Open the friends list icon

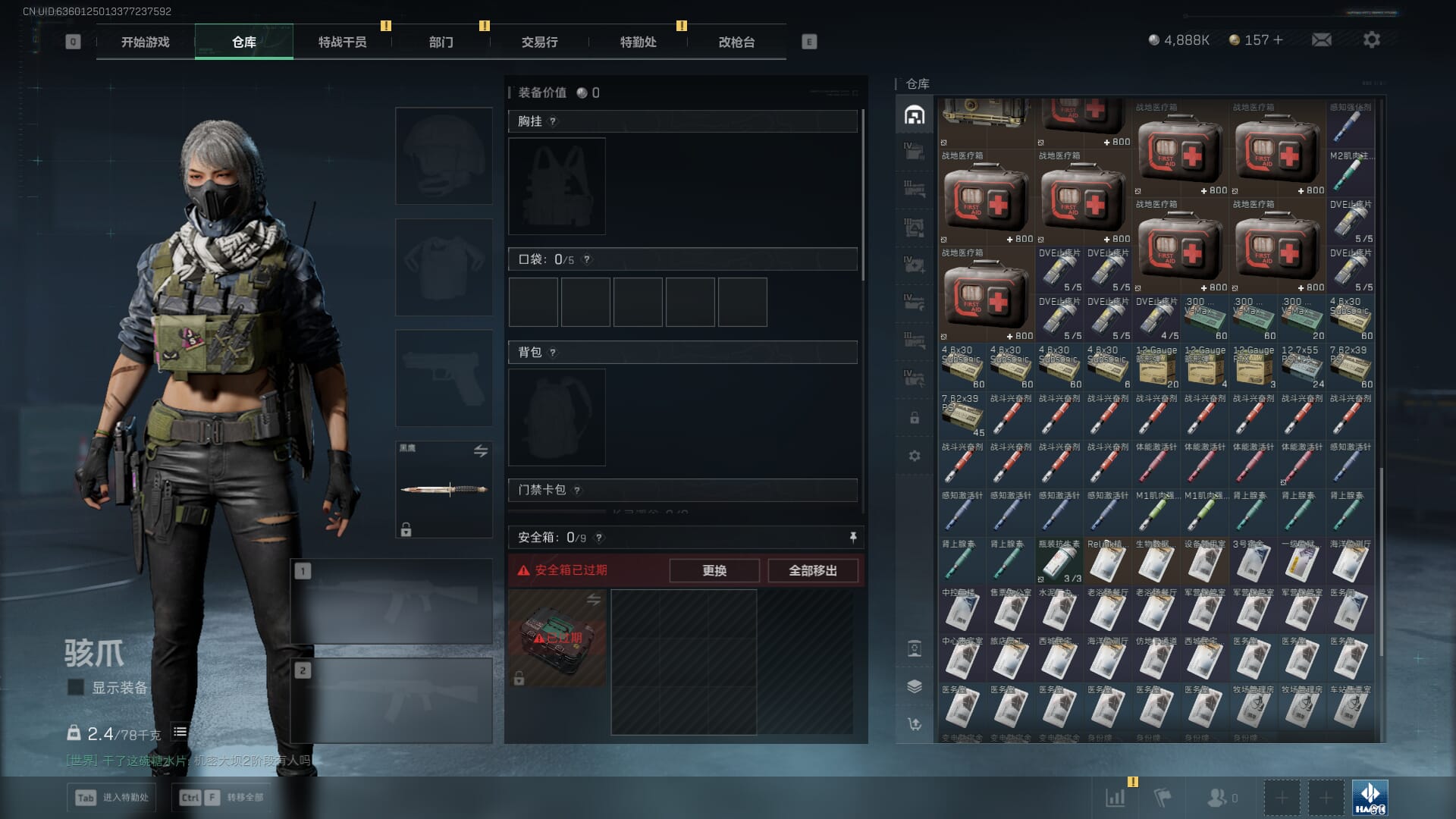click(x=1217, y=797)
